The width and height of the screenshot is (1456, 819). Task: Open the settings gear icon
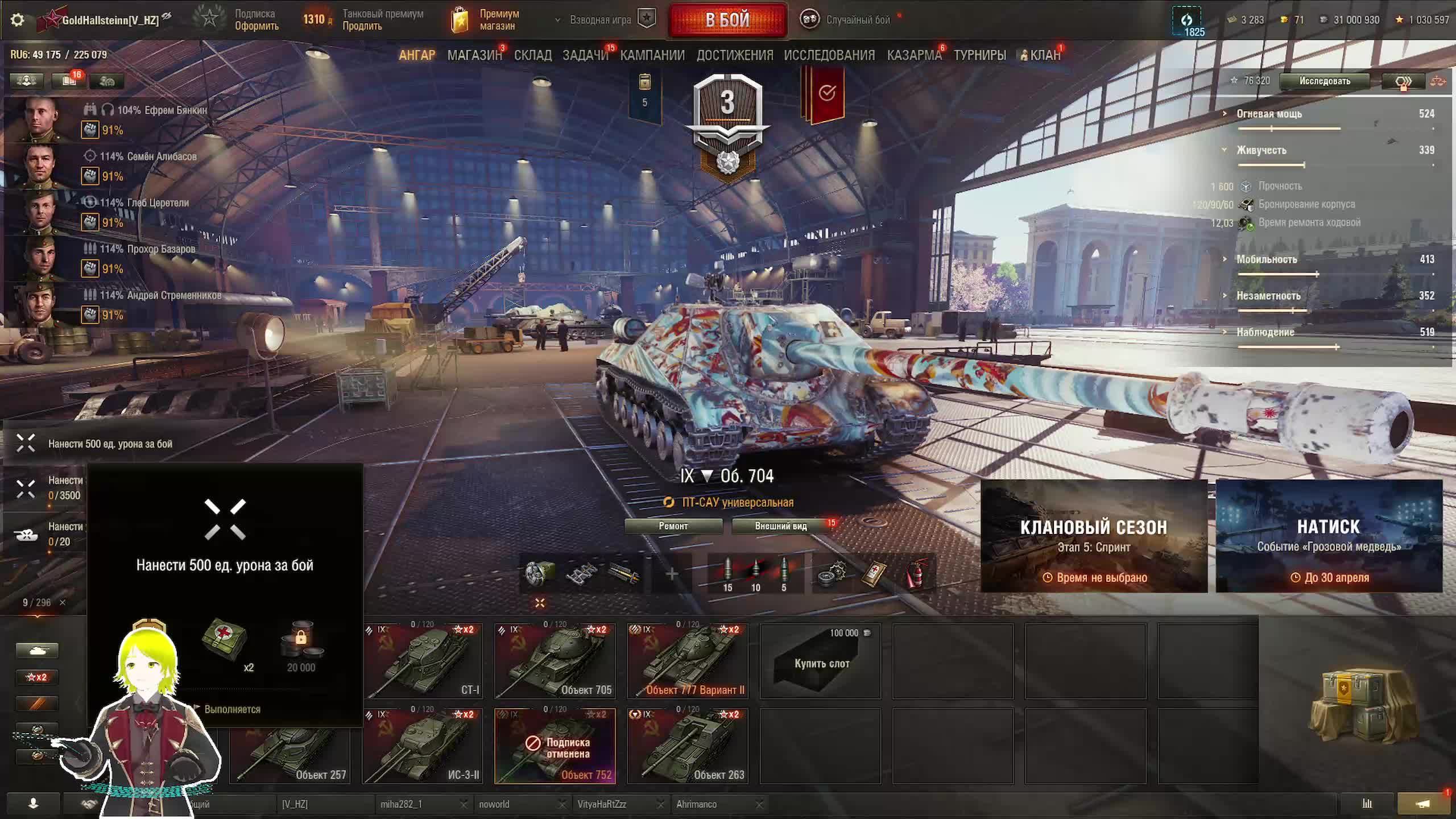pos(18,20)
